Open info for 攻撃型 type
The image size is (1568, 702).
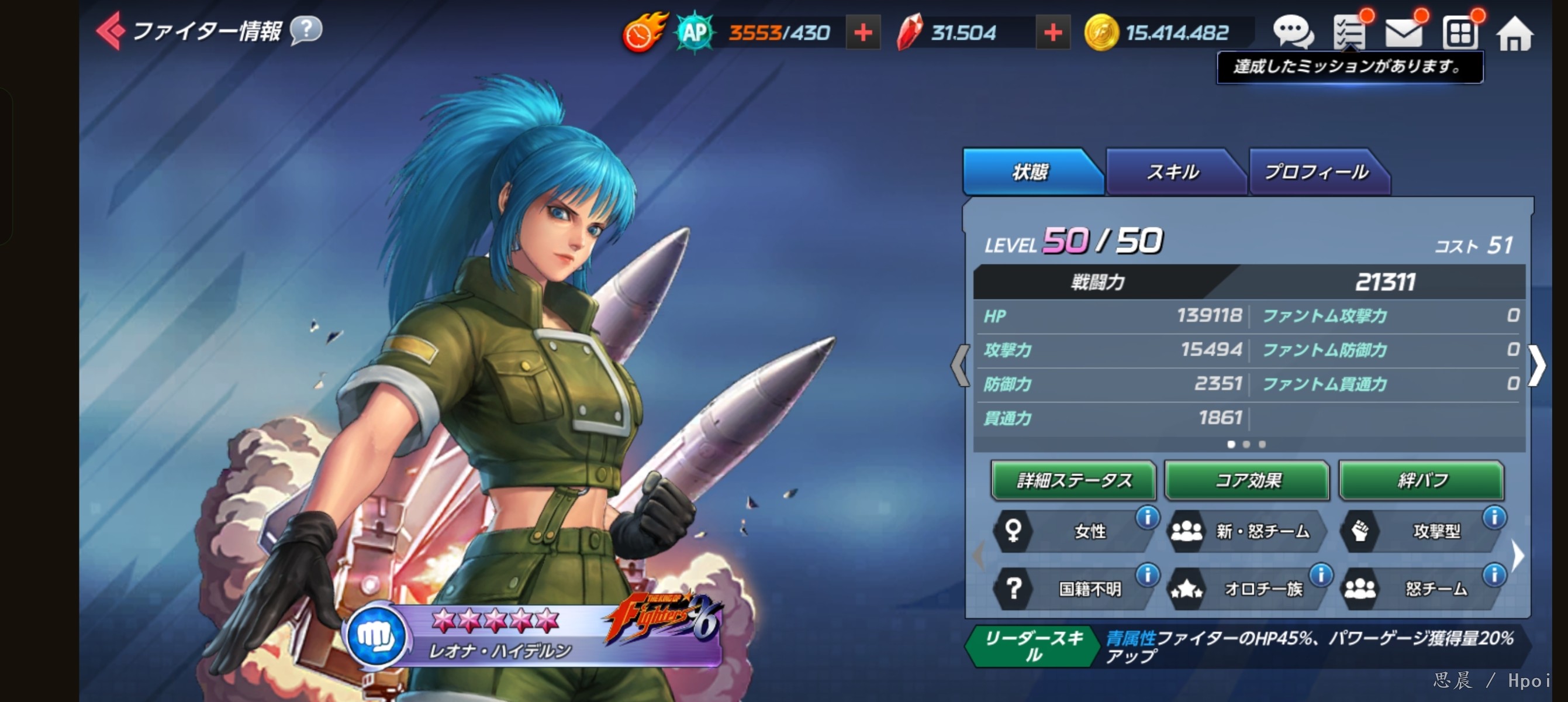(1494, 518)
